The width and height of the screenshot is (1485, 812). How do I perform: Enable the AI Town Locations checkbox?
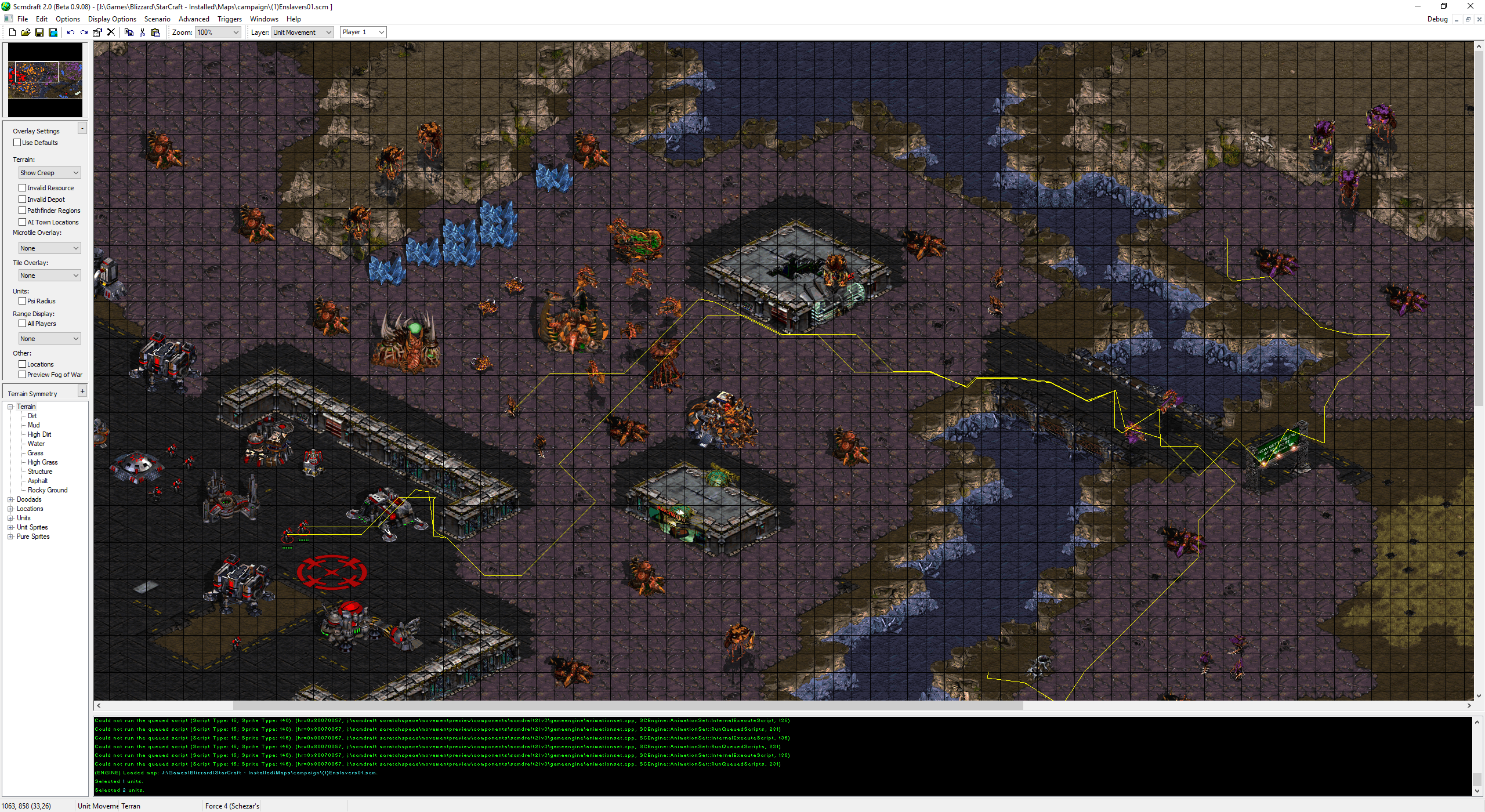(23, 222)
